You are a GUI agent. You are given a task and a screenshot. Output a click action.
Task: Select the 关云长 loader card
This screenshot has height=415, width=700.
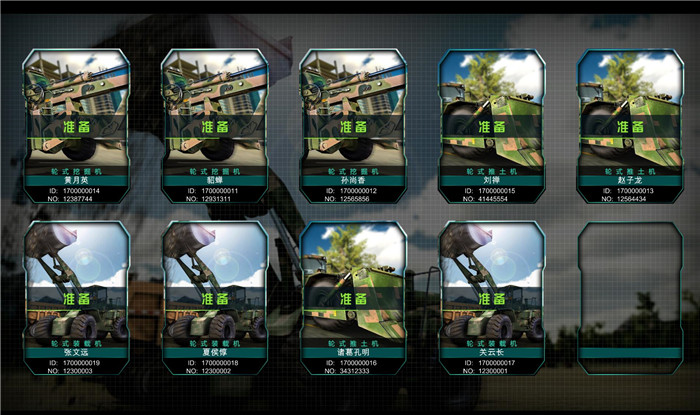492,298
